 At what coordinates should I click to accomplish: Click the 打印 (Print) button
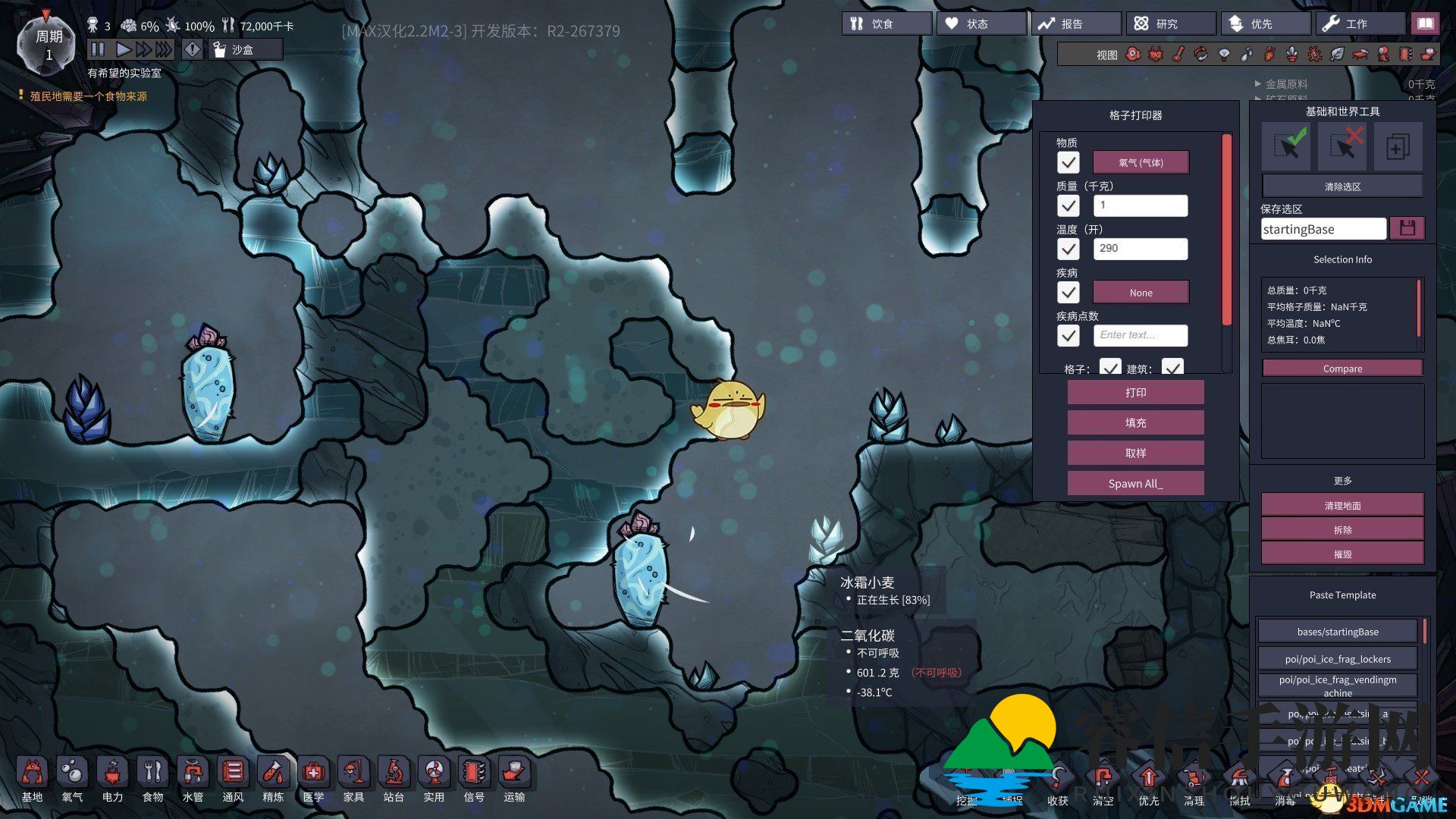pos(1135,392)
